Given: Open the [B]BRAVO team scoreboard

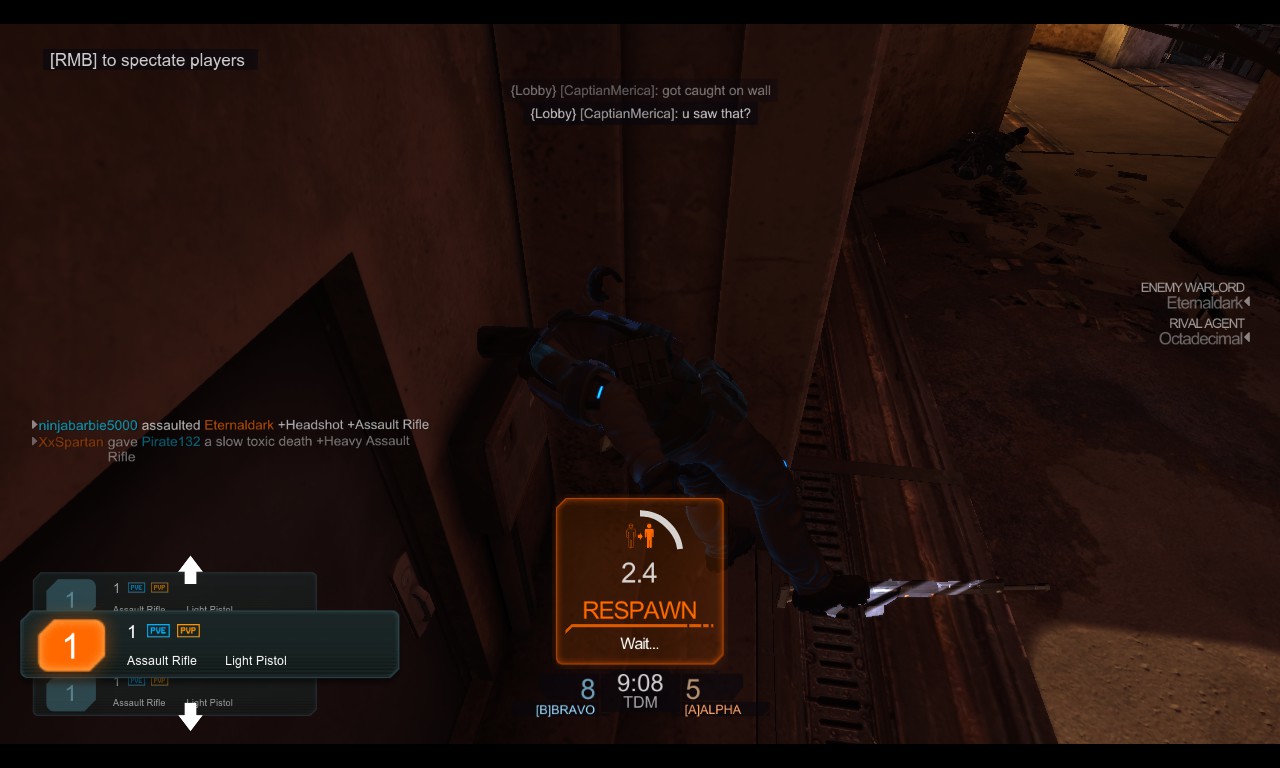Looking at the screenshot, I should tap(565, 710).
